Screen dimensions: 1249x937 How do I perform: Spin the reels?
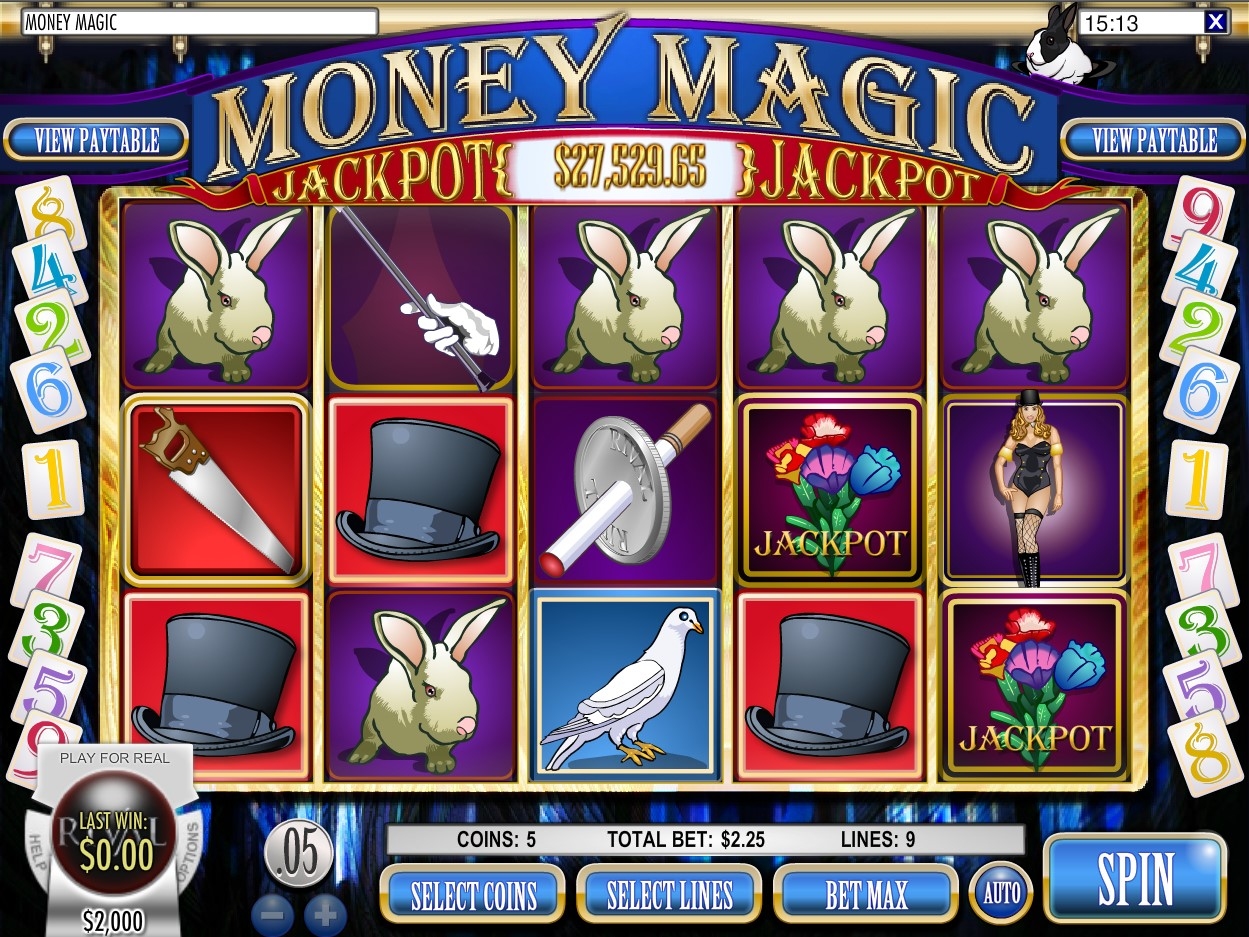click(1134, 879)
